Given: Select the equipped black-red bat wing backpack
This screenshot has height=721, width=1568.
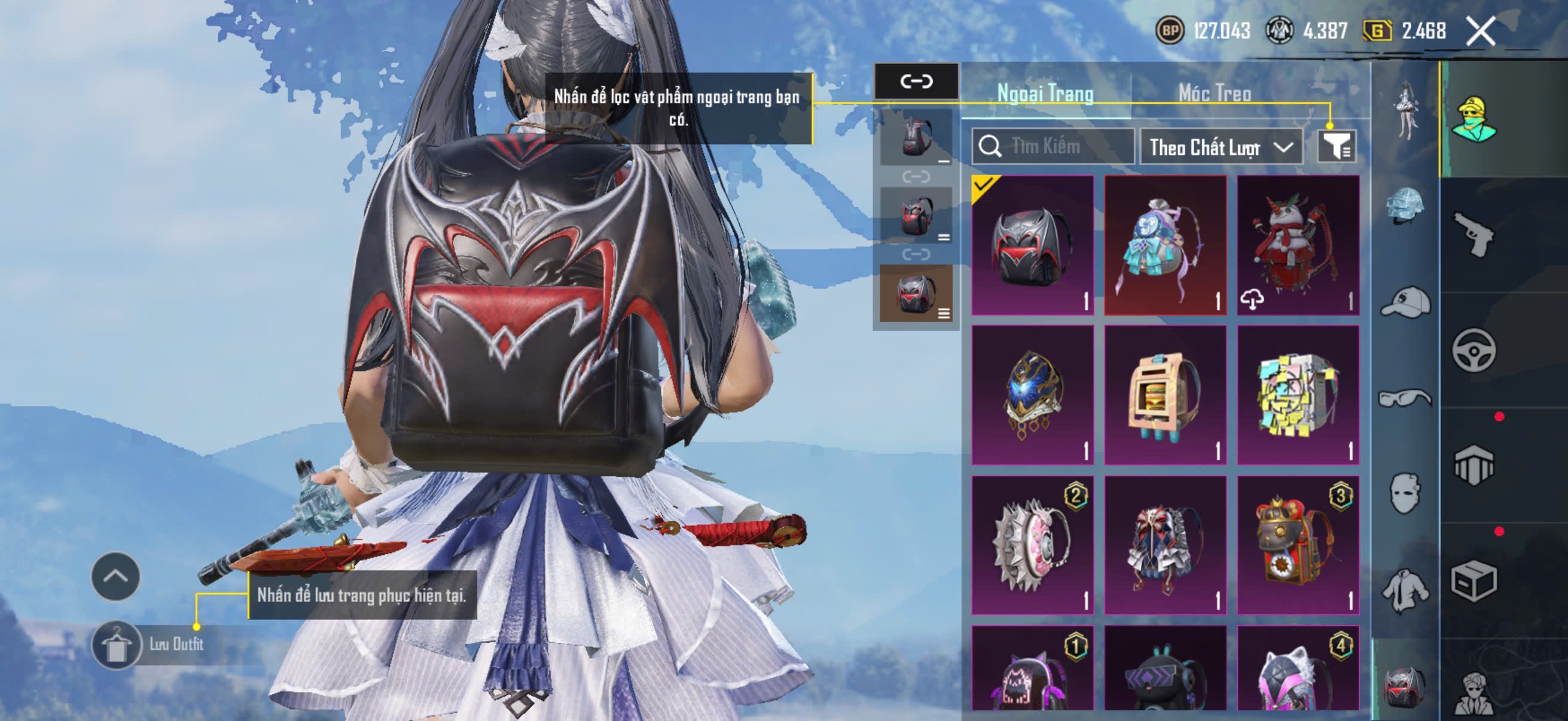Looking at the screenshot, I should click(1032, 245).
